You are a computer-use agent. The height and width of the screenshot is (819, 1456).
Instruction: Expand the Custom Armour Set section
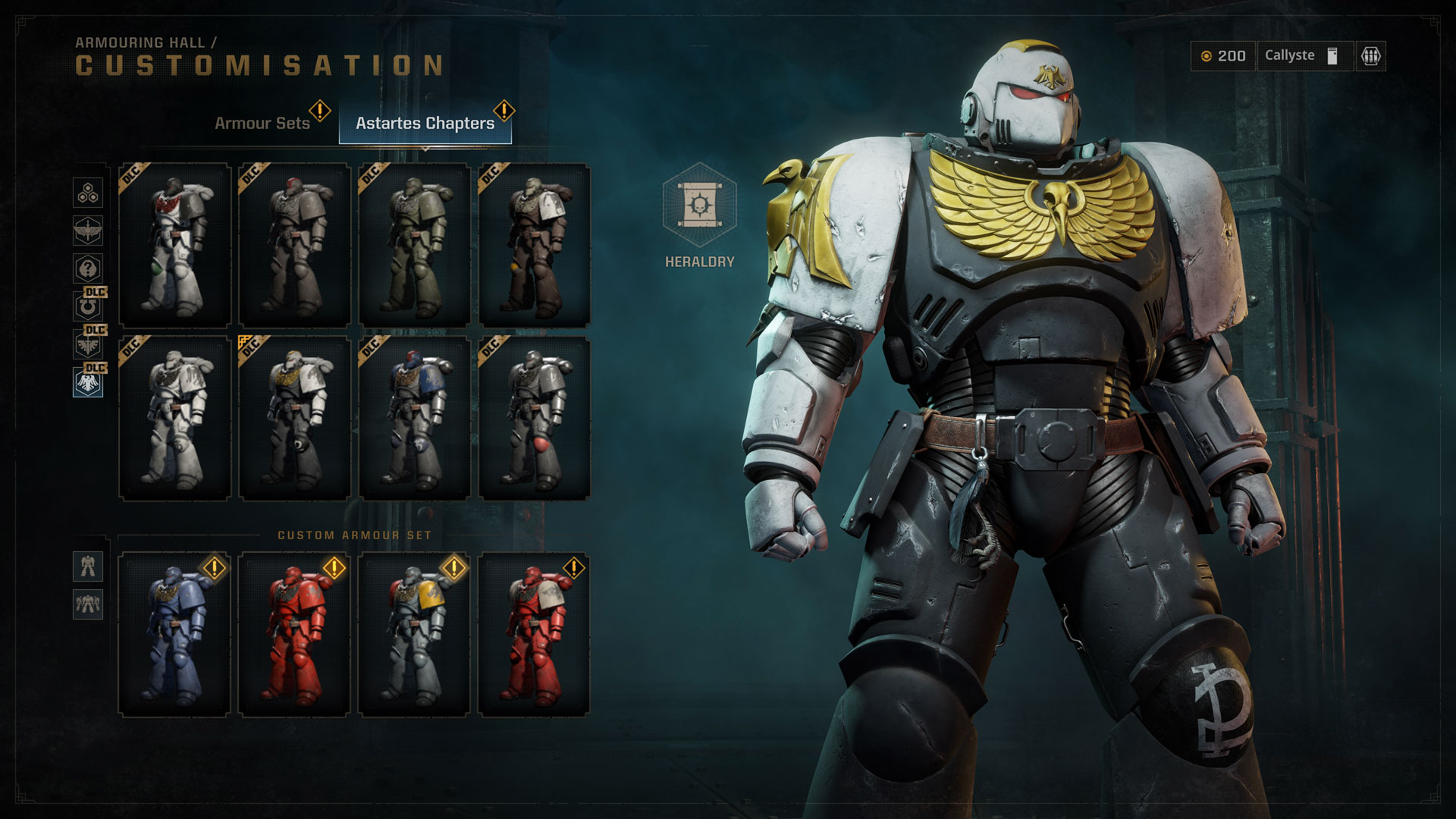pyautogui.click(x=355, y=534)
